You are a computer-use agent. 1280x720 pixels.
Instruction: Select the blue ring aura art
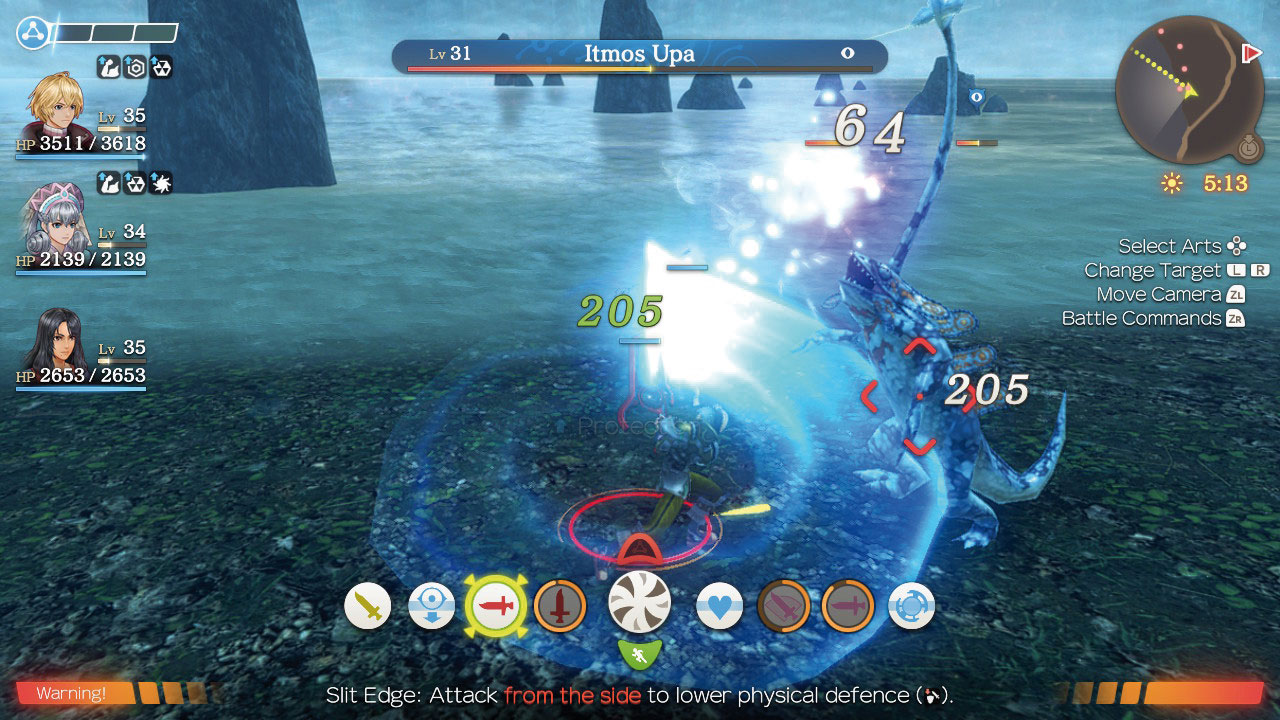[x=911, y=606]
